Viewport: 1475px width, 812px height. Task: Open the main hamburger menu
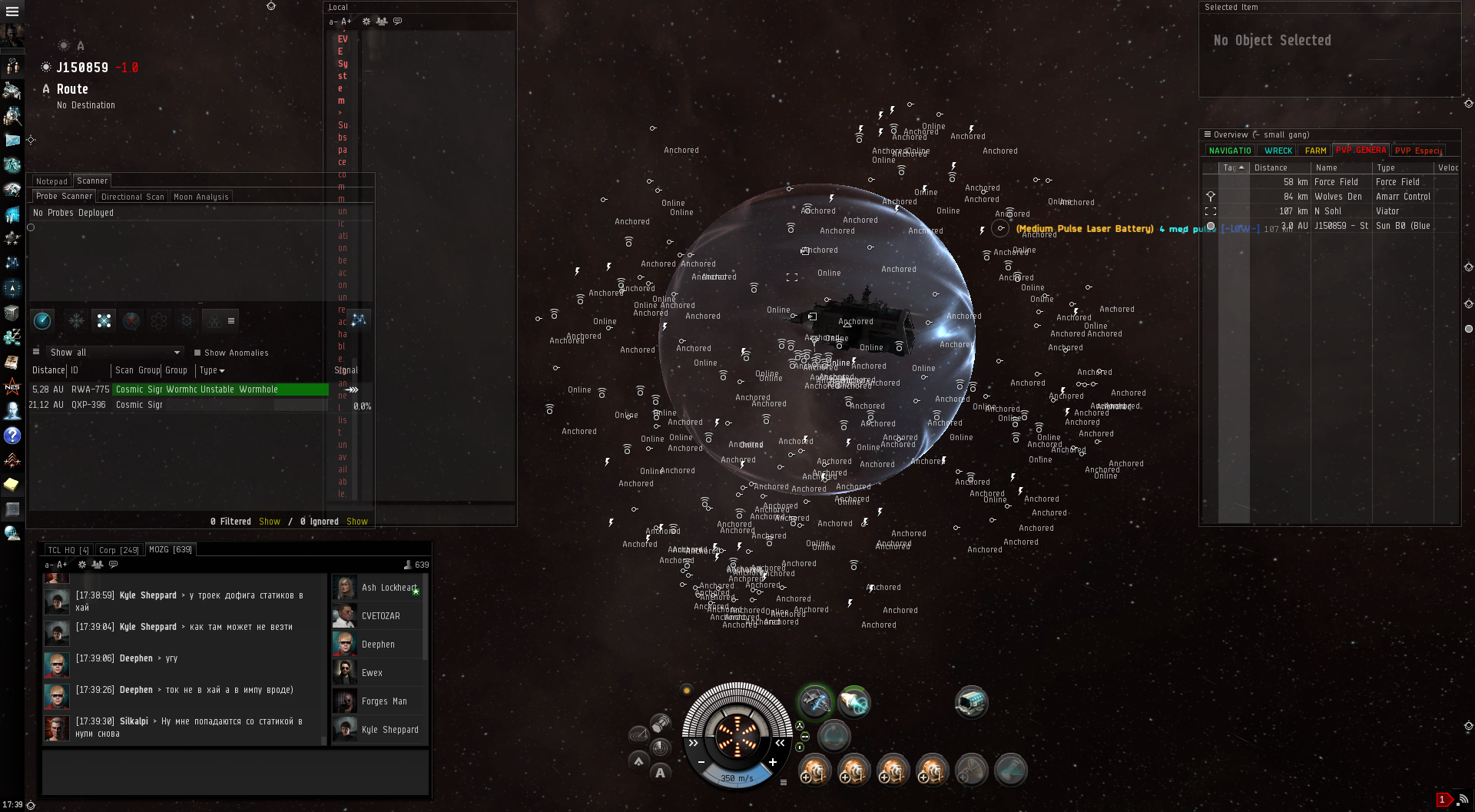tap(12, 12)
